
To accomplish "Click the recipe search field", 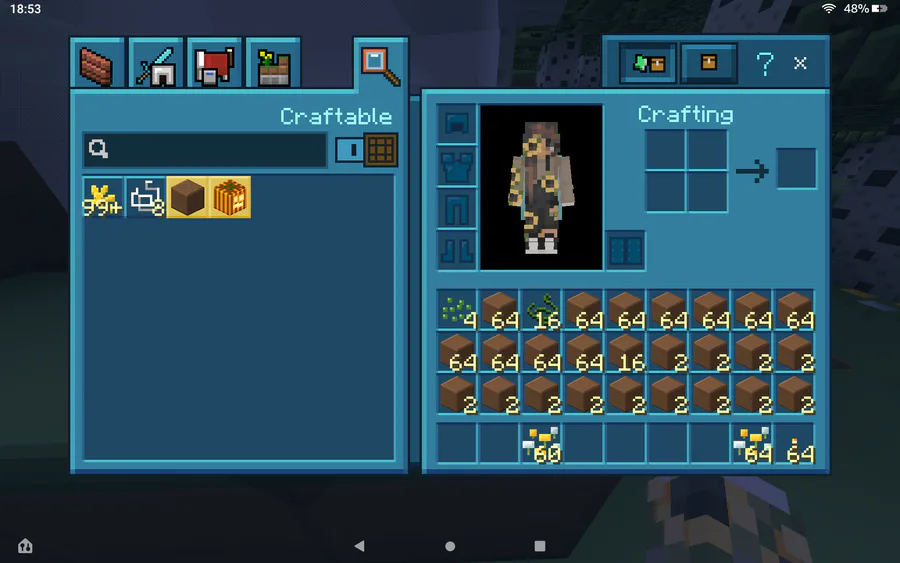I will click(x=205, y=150).
